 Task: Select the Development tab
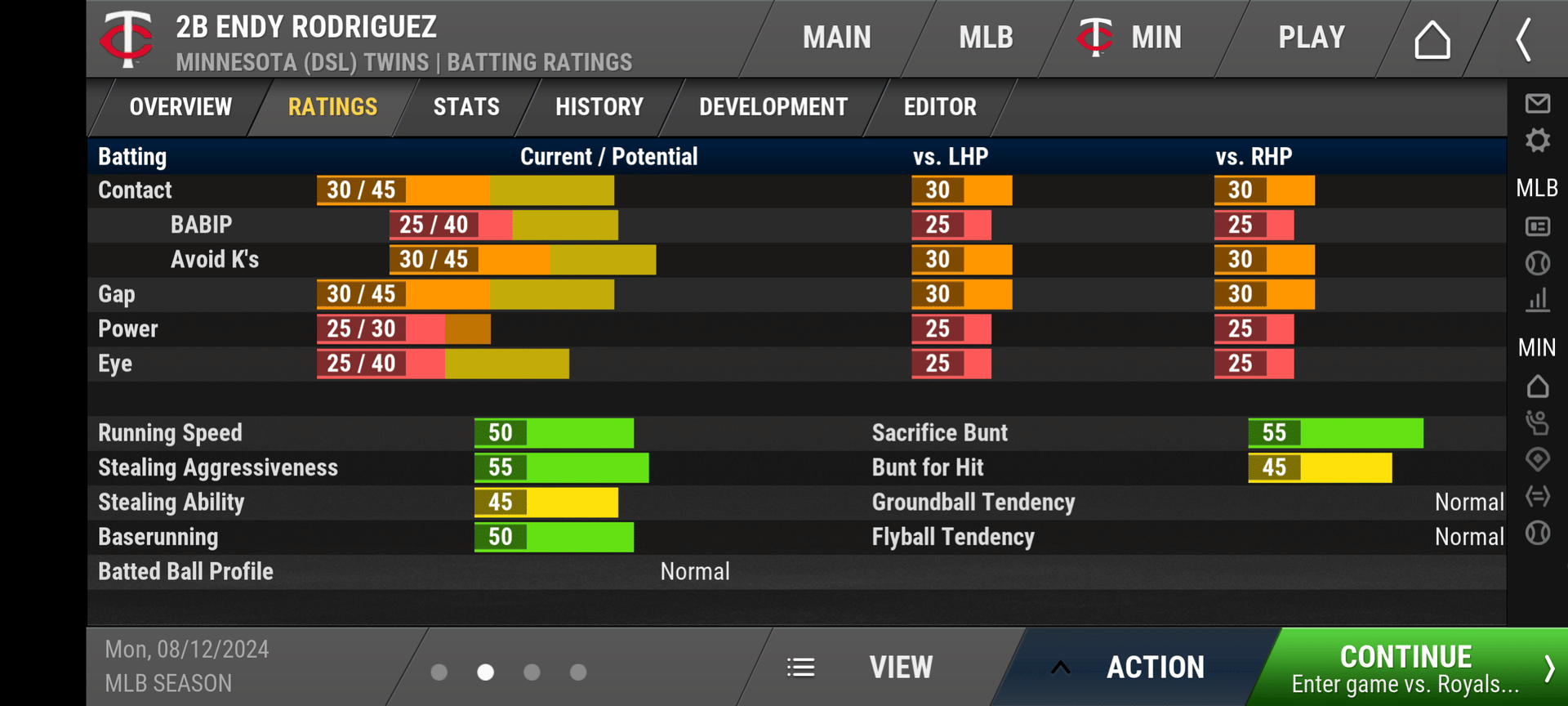pyautogui.click(x=773, y=107)
